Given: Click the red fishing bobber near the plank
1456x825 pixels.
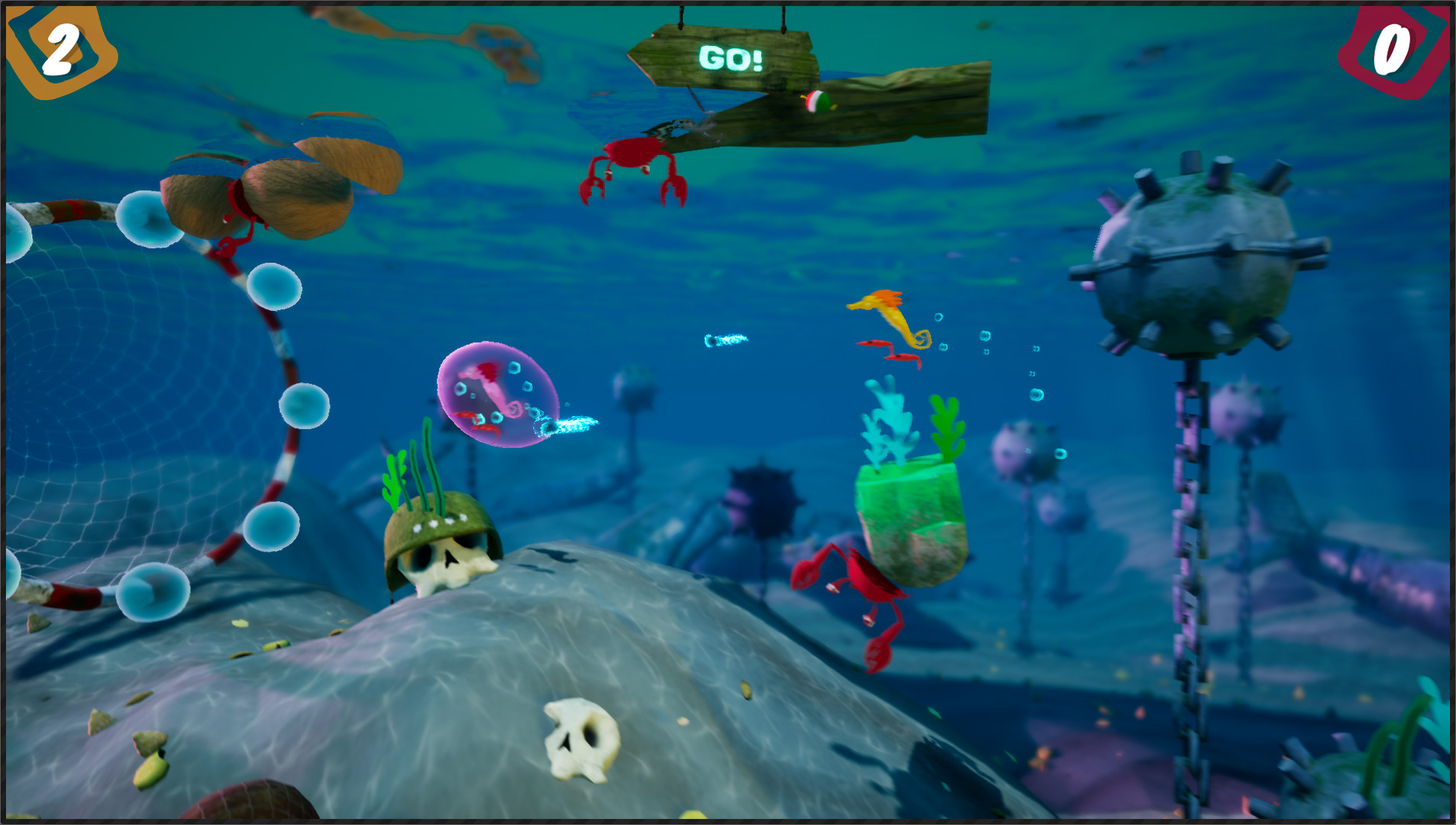Looking at the screenshot, I should pos(818,100).
